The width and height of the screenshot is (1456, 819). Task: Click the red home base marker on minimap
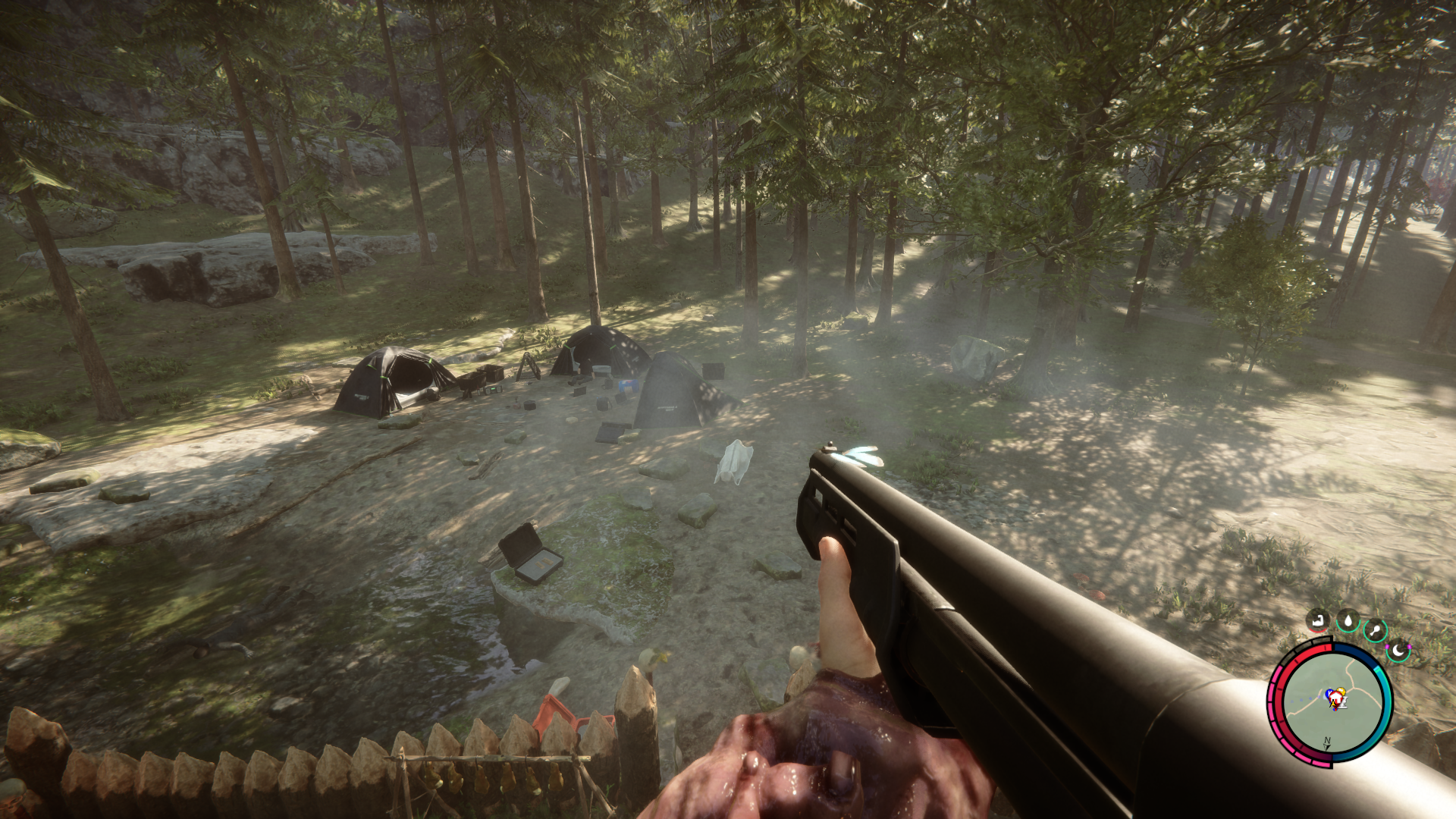coord(1336,696)
